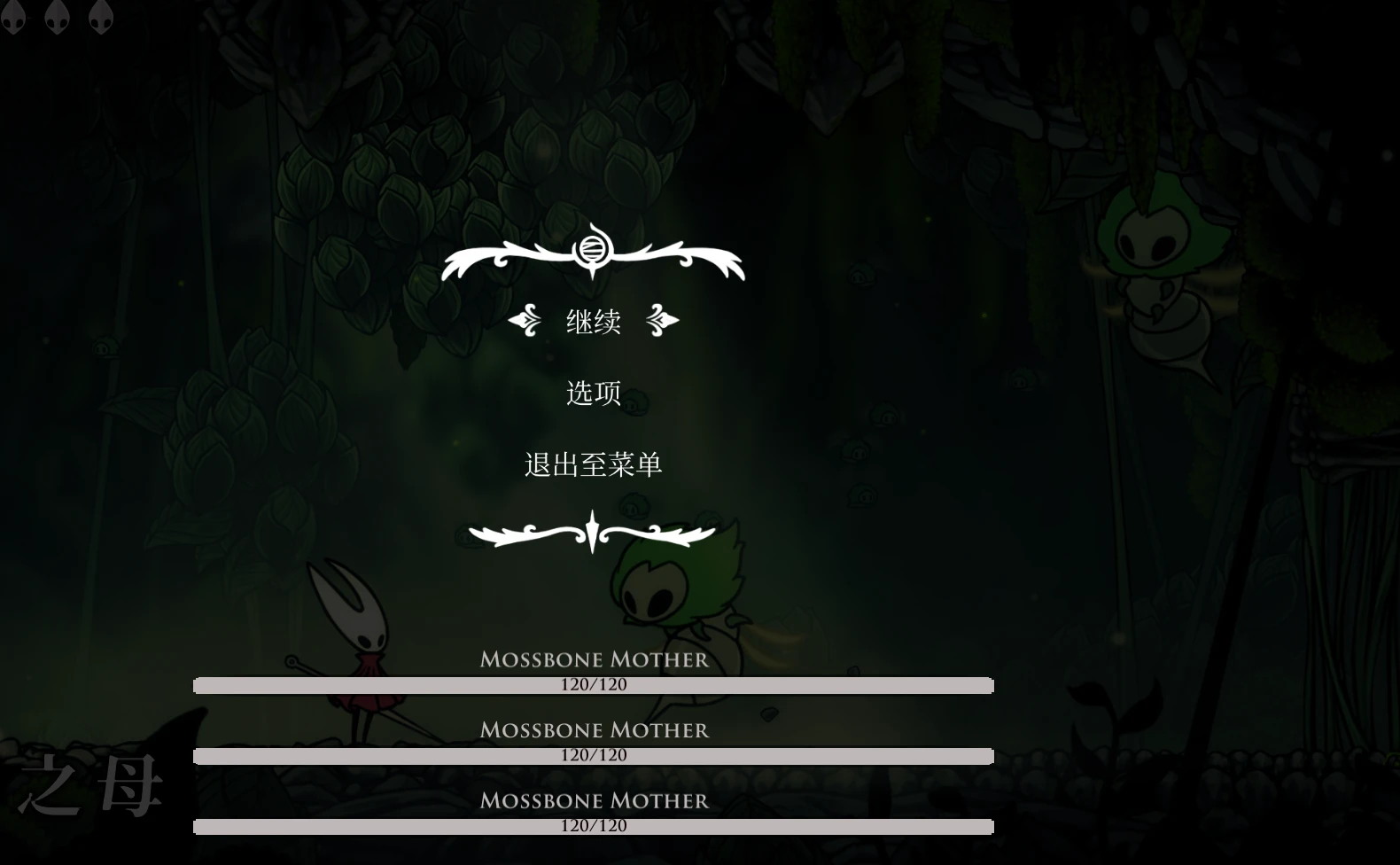The width and height of the screenshot is (1400, 865).
Task: Click the downward ornament divider below the menu
Action: point(591,530)
